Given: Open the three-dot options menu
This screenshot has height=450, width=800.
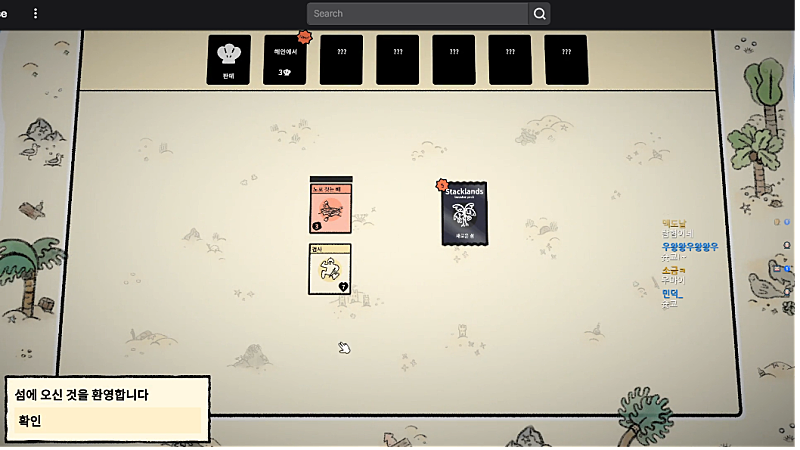Looking at the screenshot, I should tap(36, 14).
